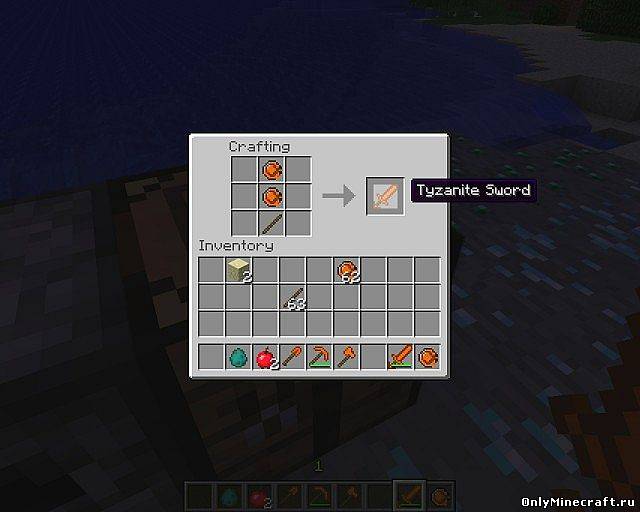Select the tyzanite axe slot
Viewport: 640px width, 512px height.
click(347, 356)
